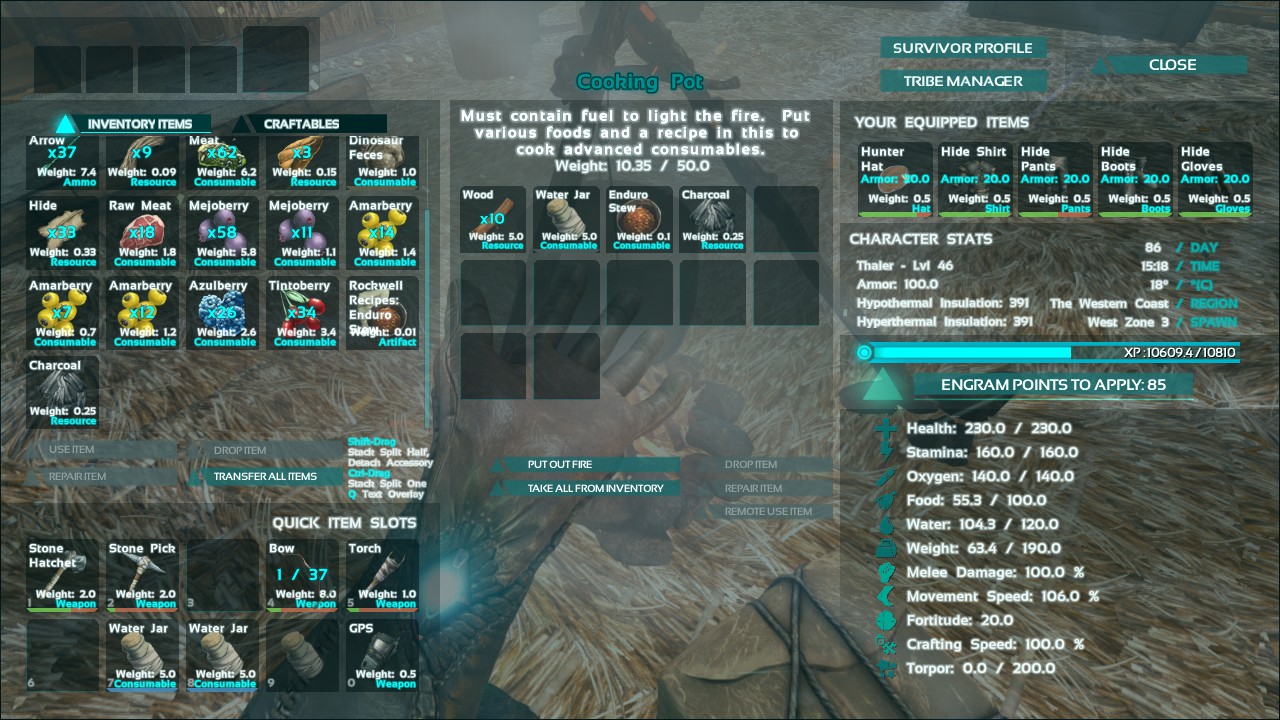Select the Stone Hatchet quick slot
Viewport: 1280px width, 720px height.
point(63,575)
